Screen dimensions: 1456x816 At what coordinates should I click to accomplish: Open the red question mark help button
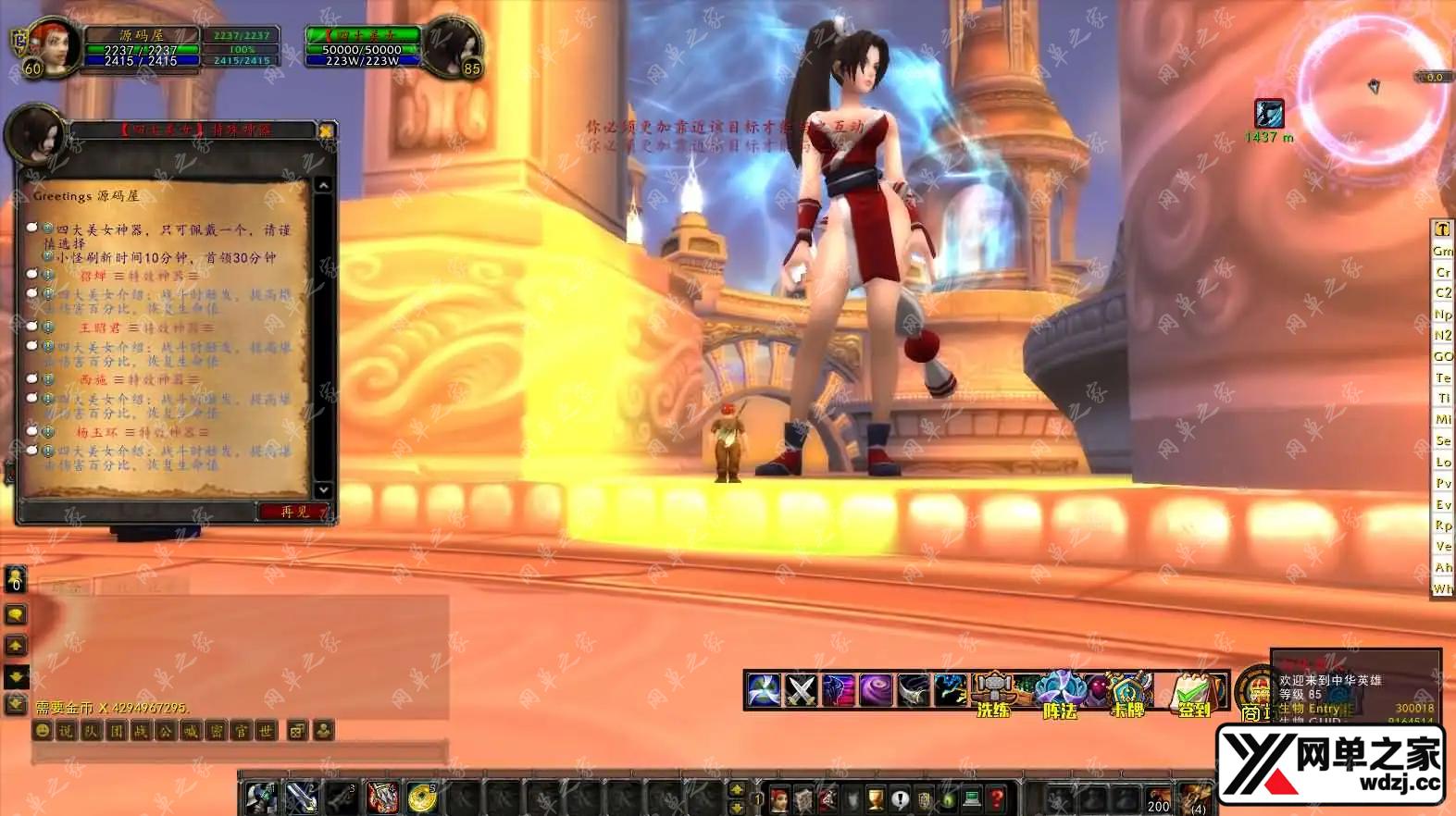click(996, 798)
